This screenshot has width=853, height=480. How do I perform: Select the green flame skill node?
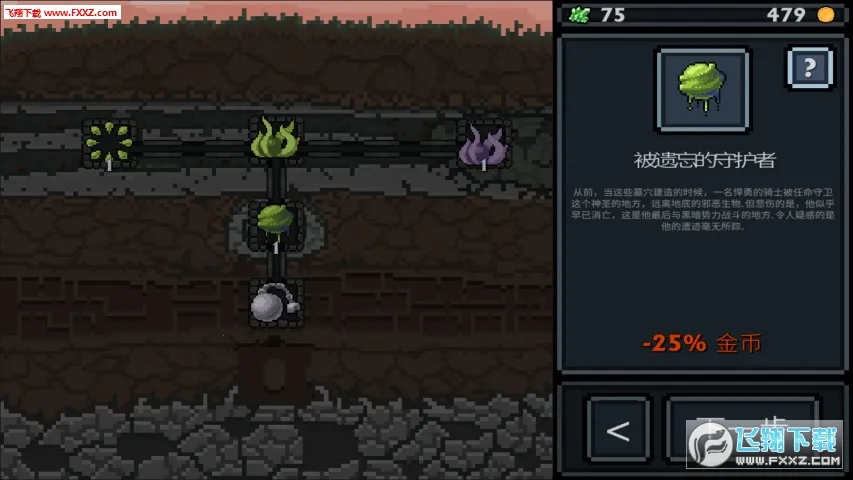coord(275,142)
